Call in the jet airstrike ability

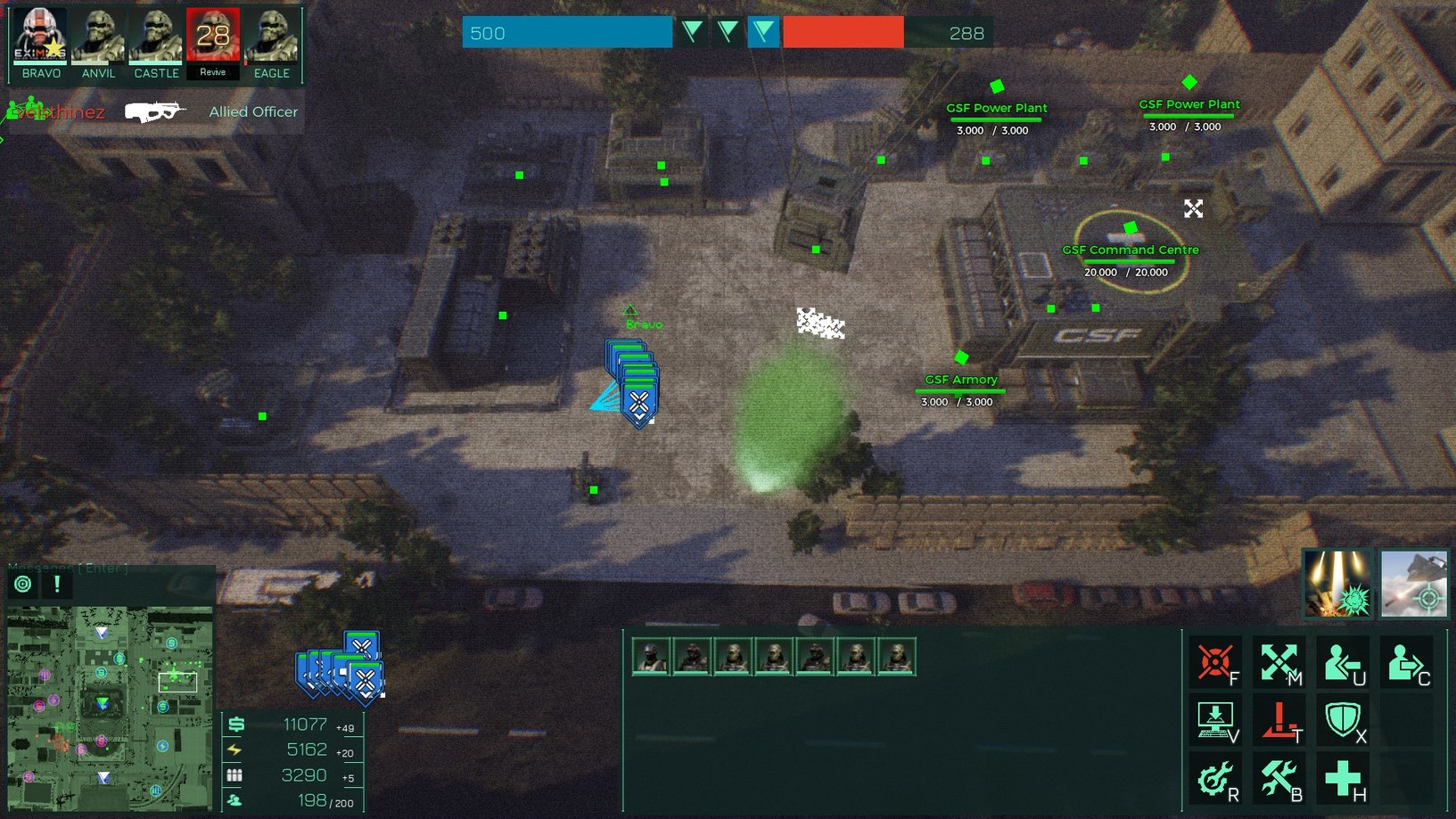click(1414, 584)
